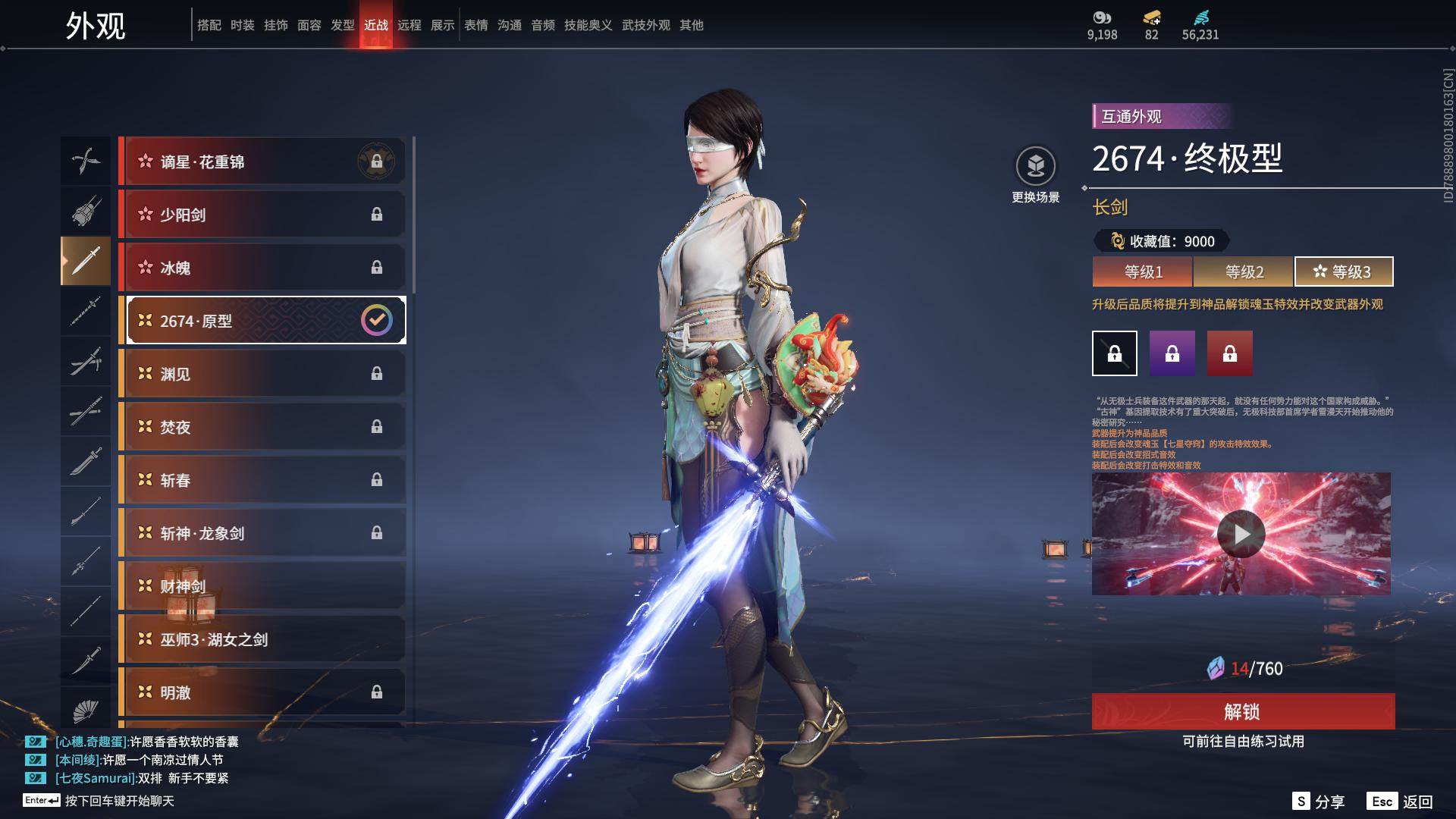Play the skin preview video
This screenshot has width=1456, height=819.
pyautogui.click(x=1241, y=534)
